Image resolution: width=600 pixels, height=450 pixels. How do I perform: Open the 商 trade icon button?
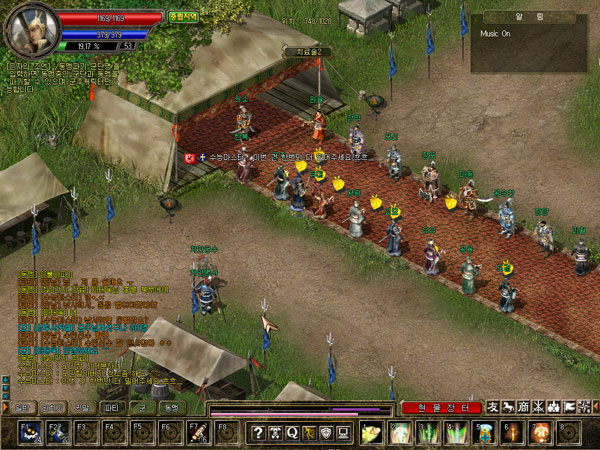[525, 407]
